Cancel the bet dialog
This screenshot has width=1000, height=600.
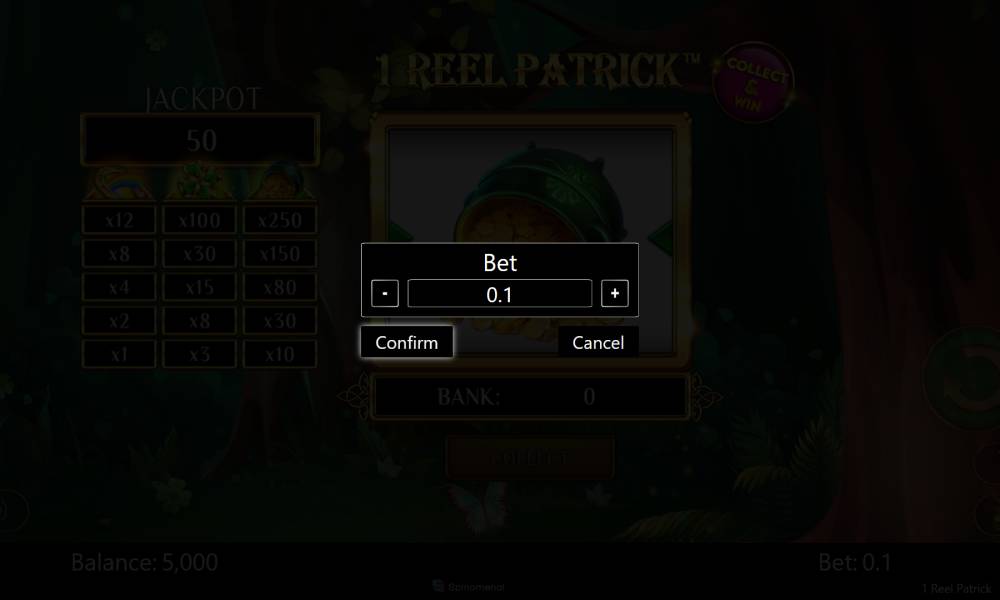[x=598, y=342]
